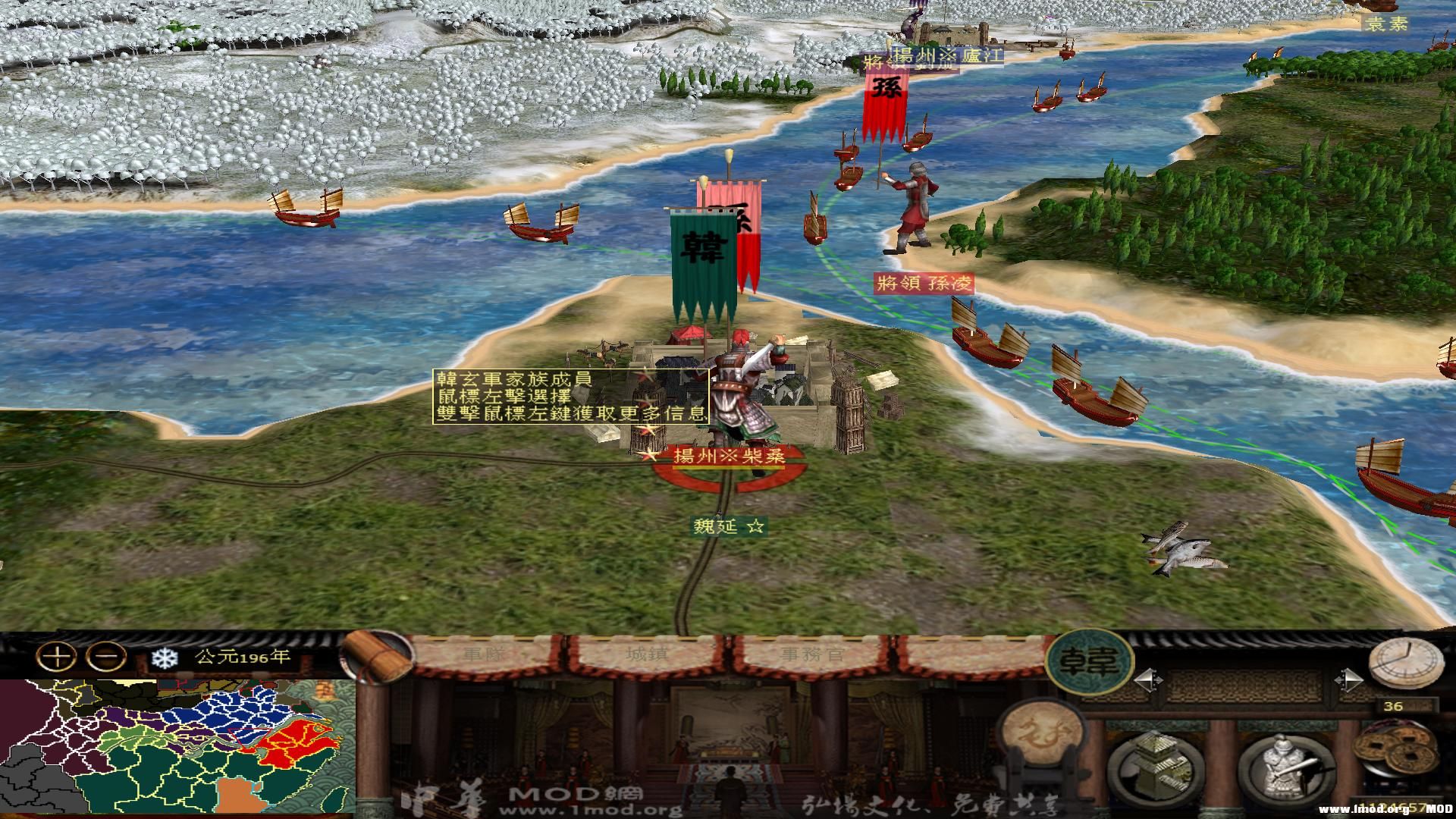The height and width of the screenshot is (819, 1456).
Task: Click the winter snowflake season indicator
Action: pos(165,657)
